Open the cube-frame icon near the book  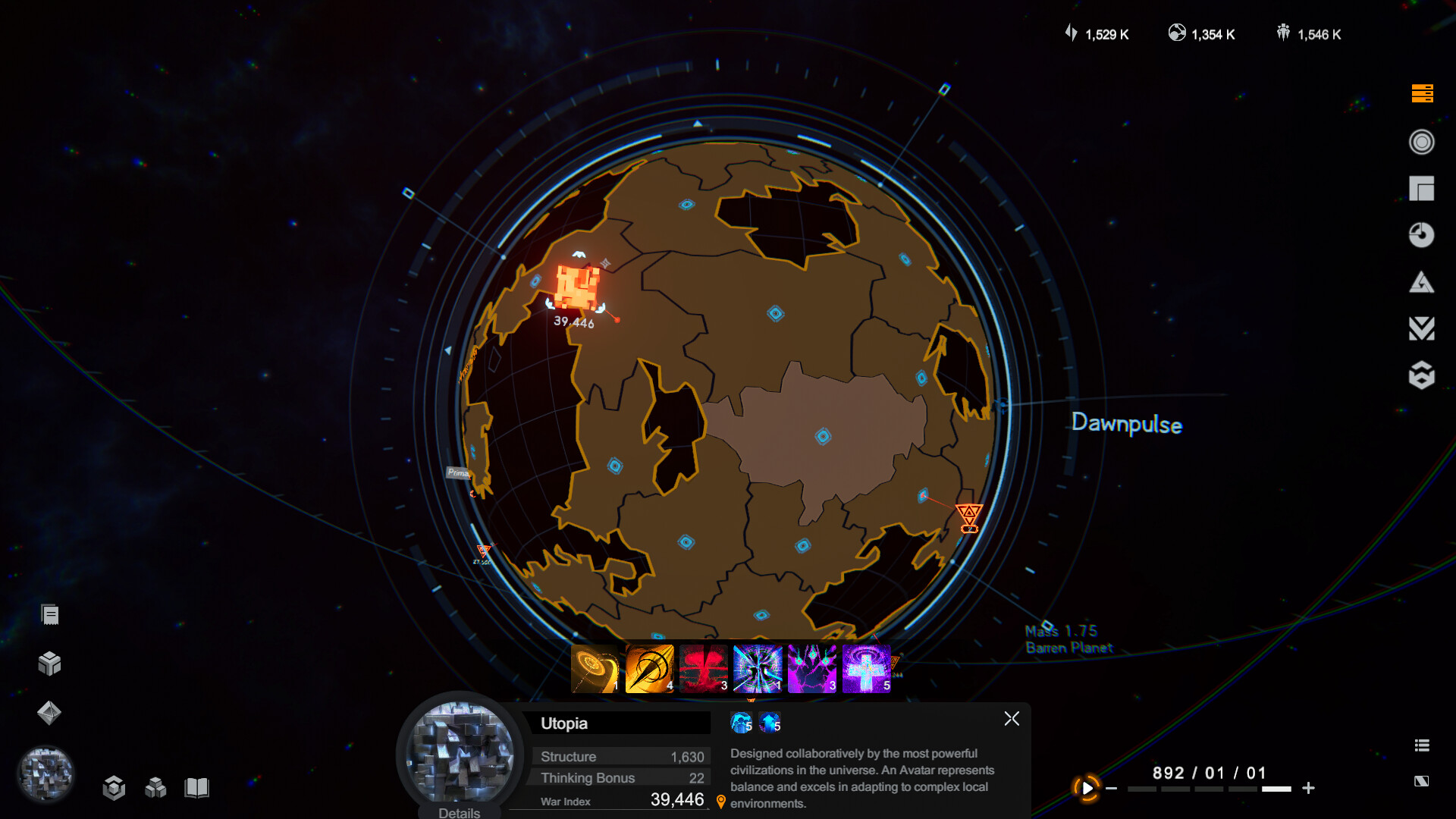(x=115, y=787)
